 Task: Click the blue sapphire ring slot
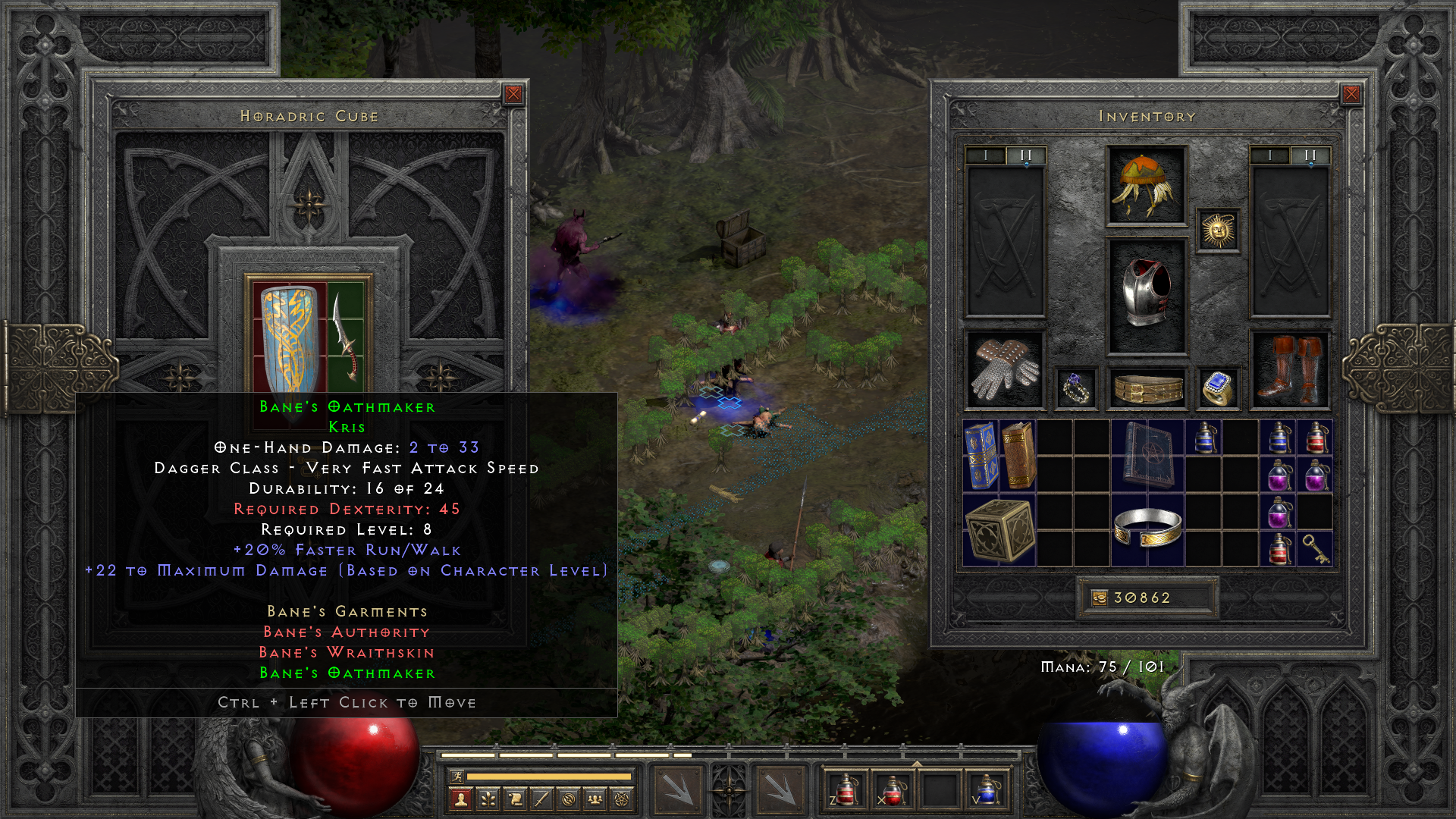click(1218, 388)
